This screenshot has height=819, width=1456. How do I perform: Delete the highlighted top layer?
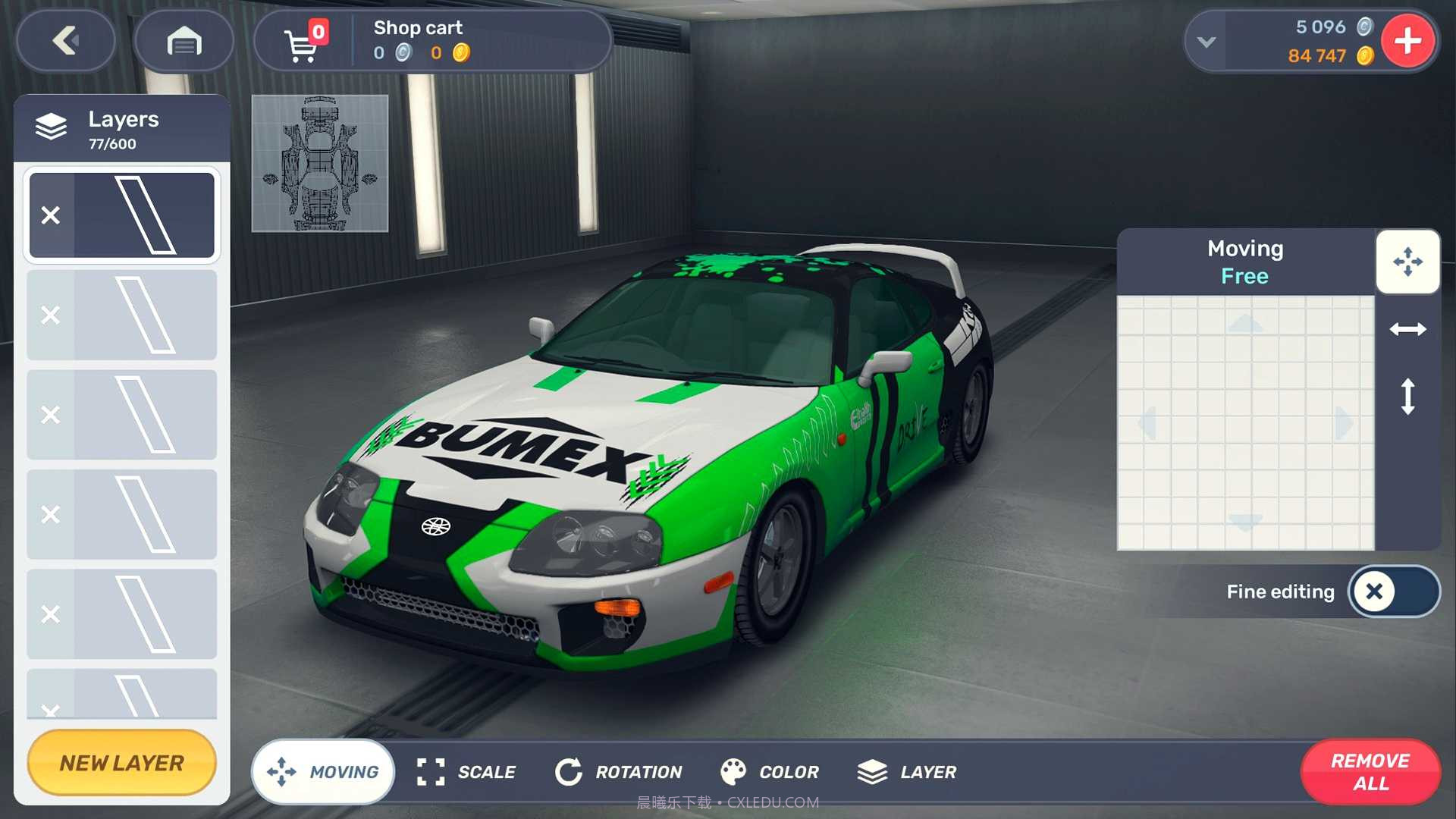point(51,215)
